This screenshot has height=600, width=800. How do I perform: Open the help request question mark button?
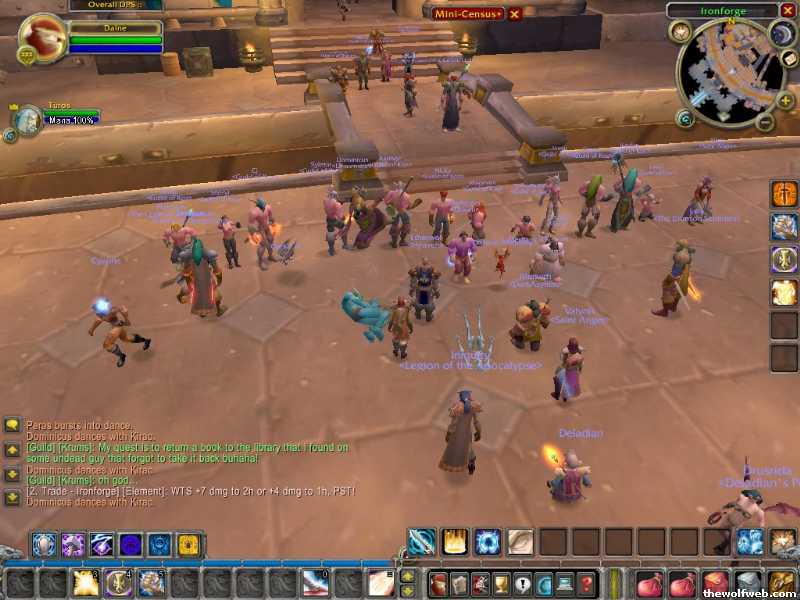point(587,584)
